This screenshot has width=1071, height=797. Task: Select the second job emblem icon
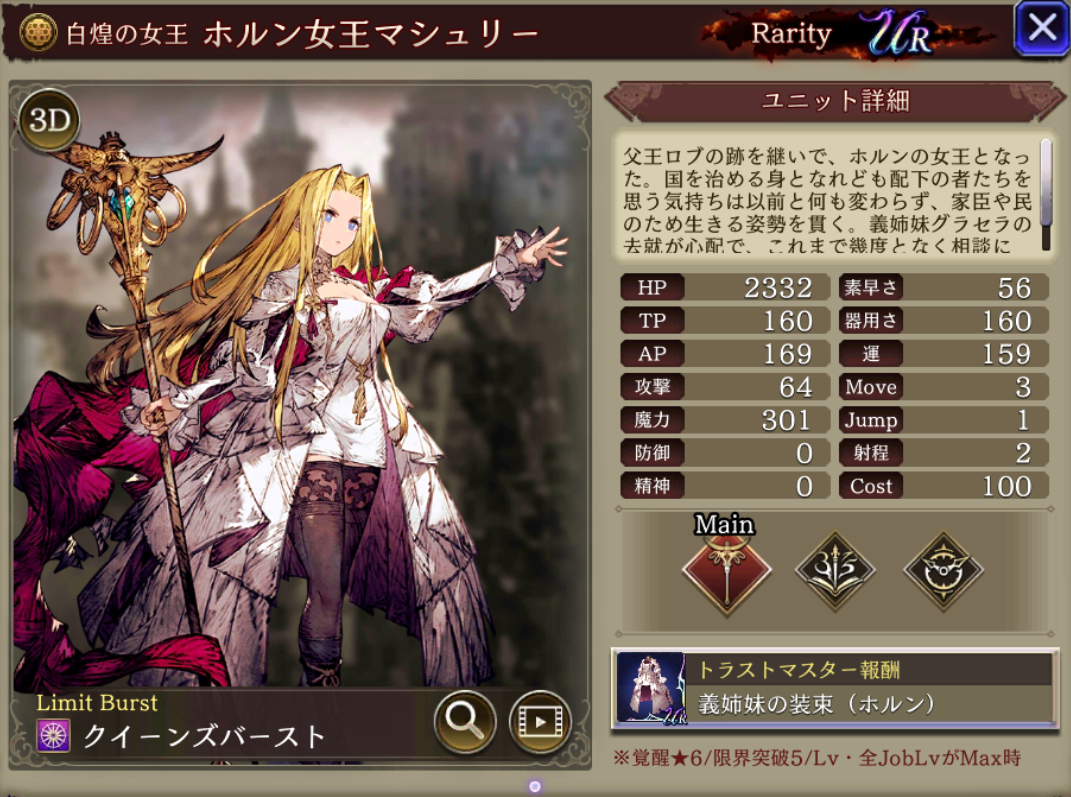[835, 571]
